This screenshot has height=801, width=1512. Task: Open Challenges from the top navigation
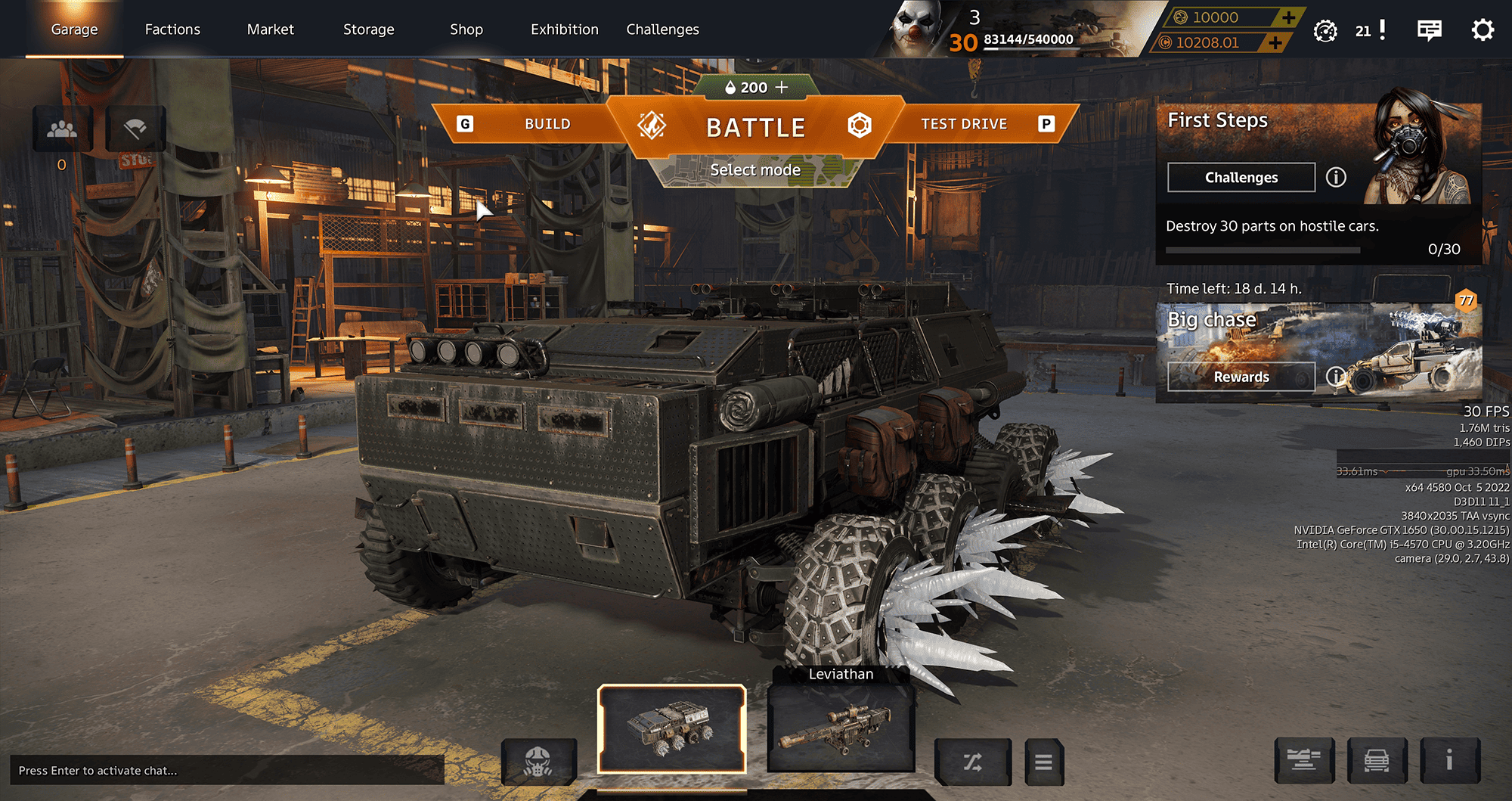(662, 29)
